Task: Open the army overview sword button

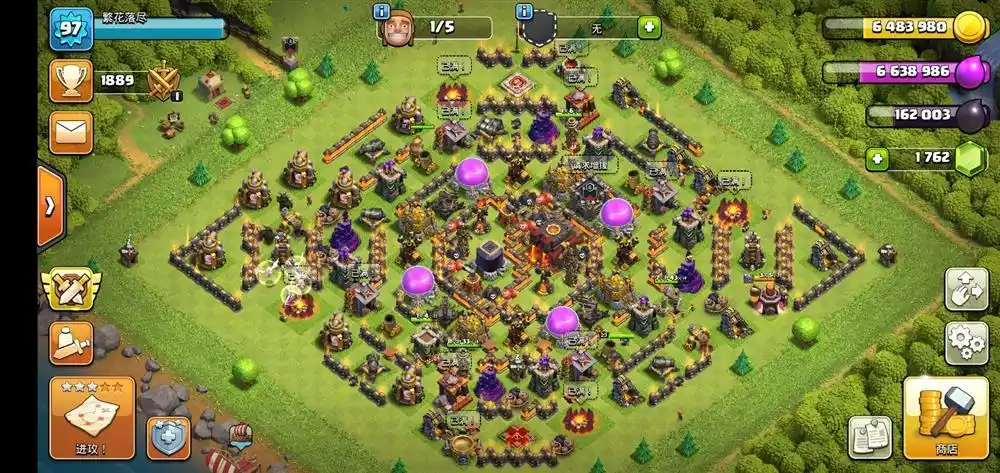Action: click(70, 343)
